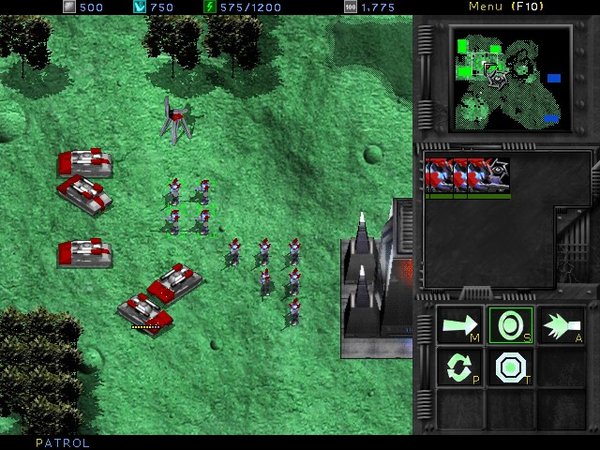The height and width of the screenshot is (450, 600).
Task: Choose the Move arrow command
Action: pos(461,326)
